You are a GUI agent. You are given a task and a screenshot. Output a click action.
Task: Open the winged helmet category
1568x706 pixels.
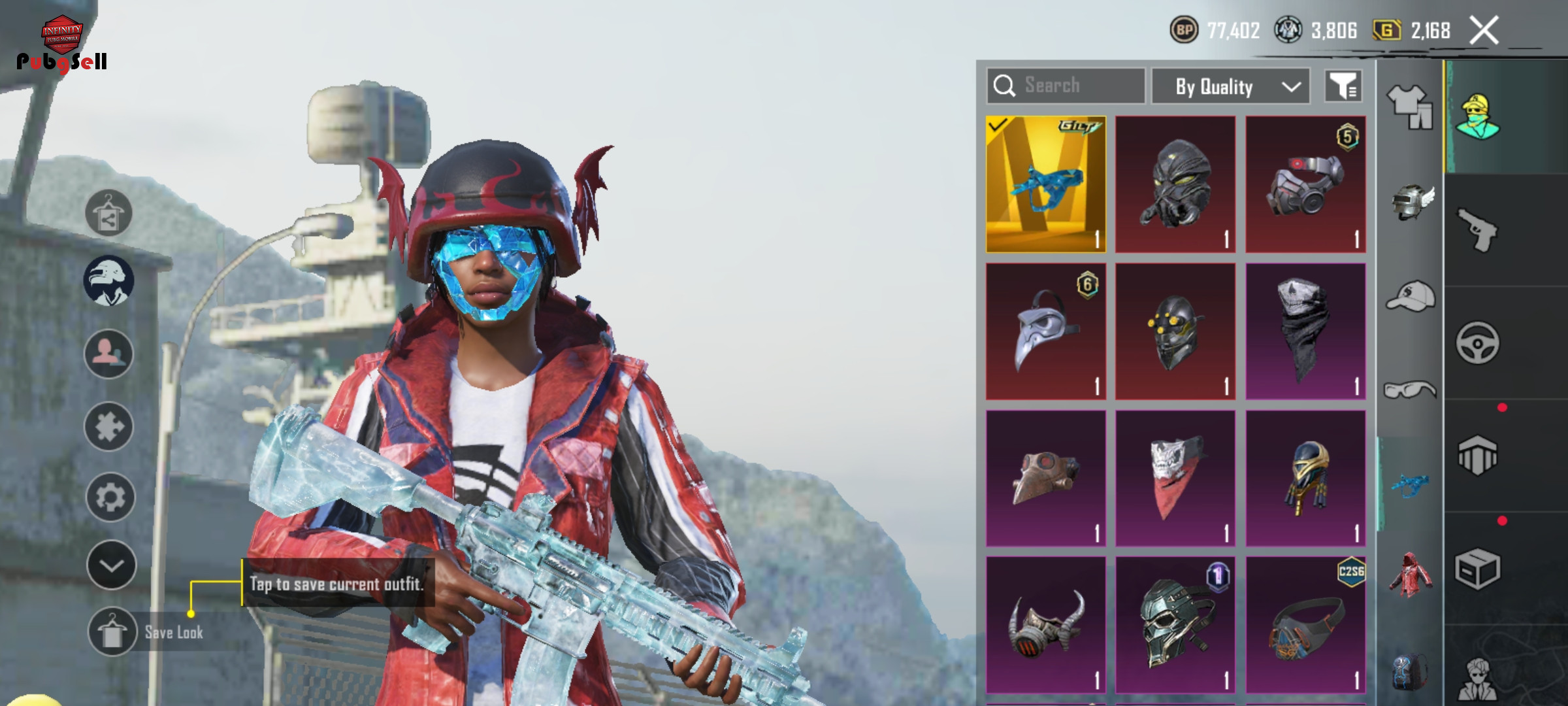[1411, 202]
